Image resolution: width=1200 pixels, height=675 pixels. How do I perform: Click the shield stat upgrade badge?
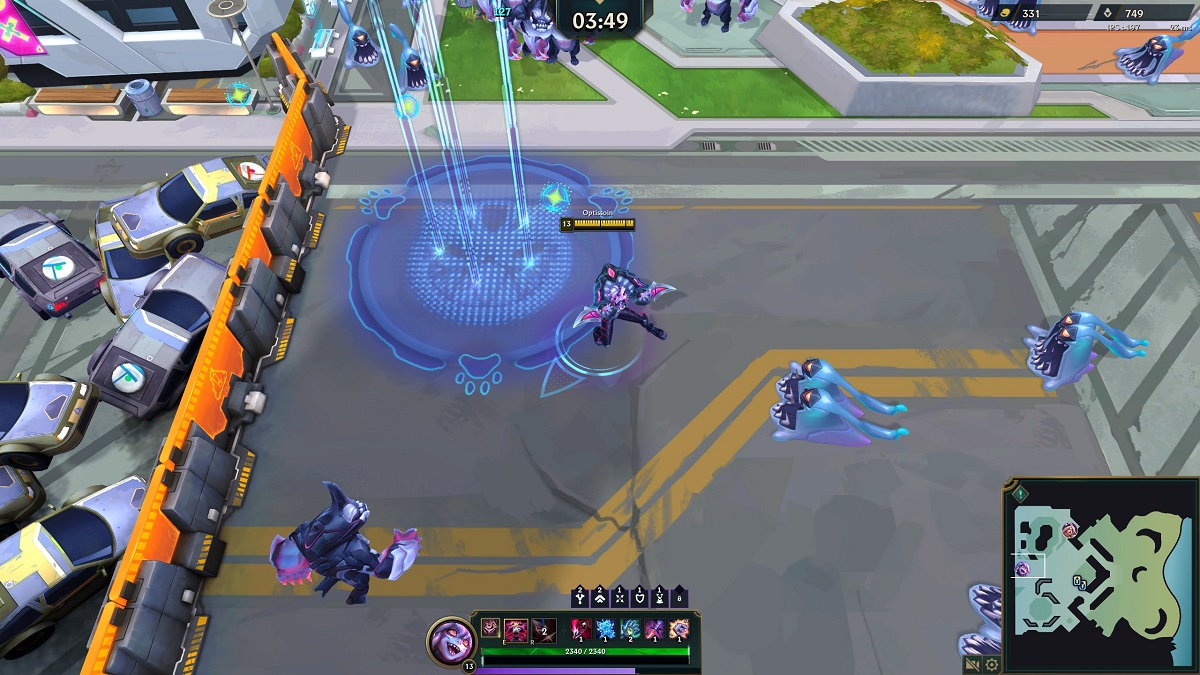pyautogui.click(x=639, y=597)
